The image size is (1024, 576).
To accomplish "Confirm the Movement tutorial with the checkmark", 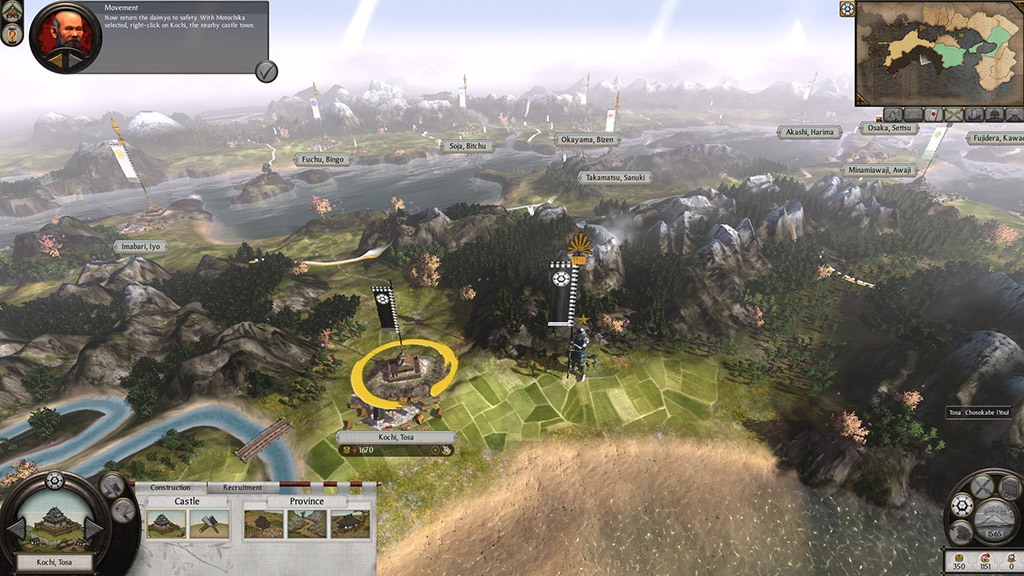I will (266, 71).
